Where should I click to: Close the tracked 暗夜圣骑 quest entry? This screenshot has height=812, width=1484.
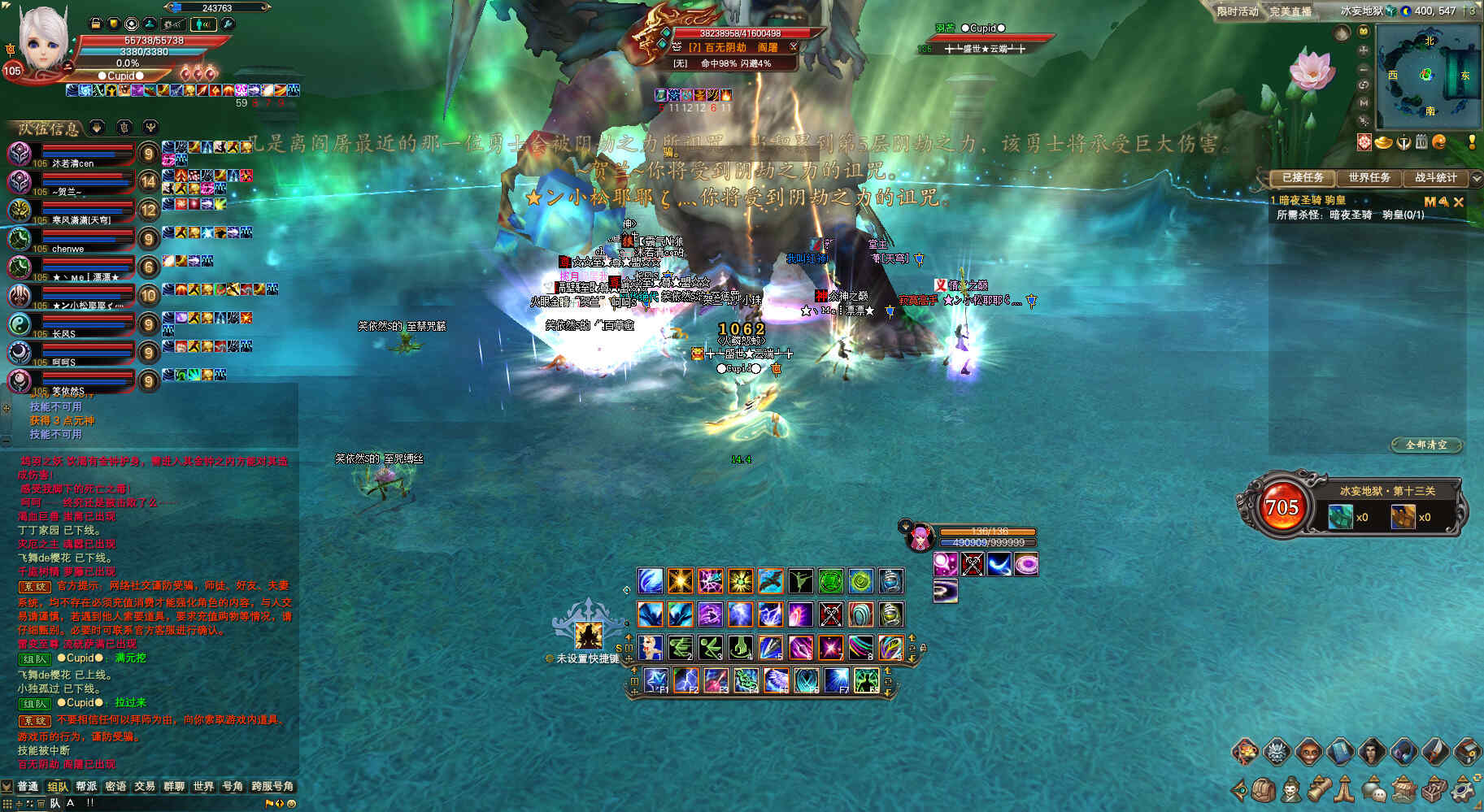click(x=1459, y=202)
